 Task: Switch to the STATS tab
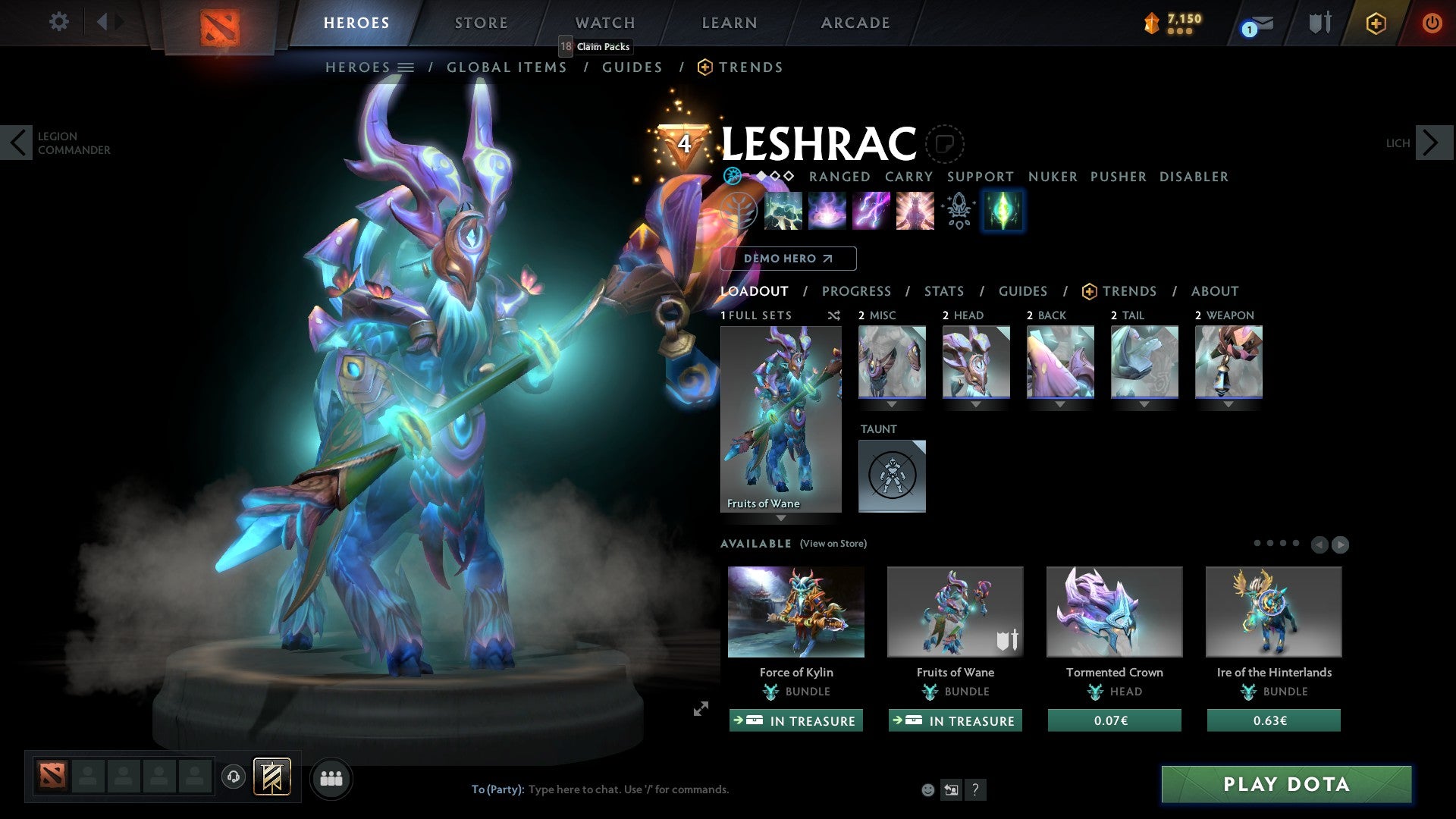coord(943,290)
